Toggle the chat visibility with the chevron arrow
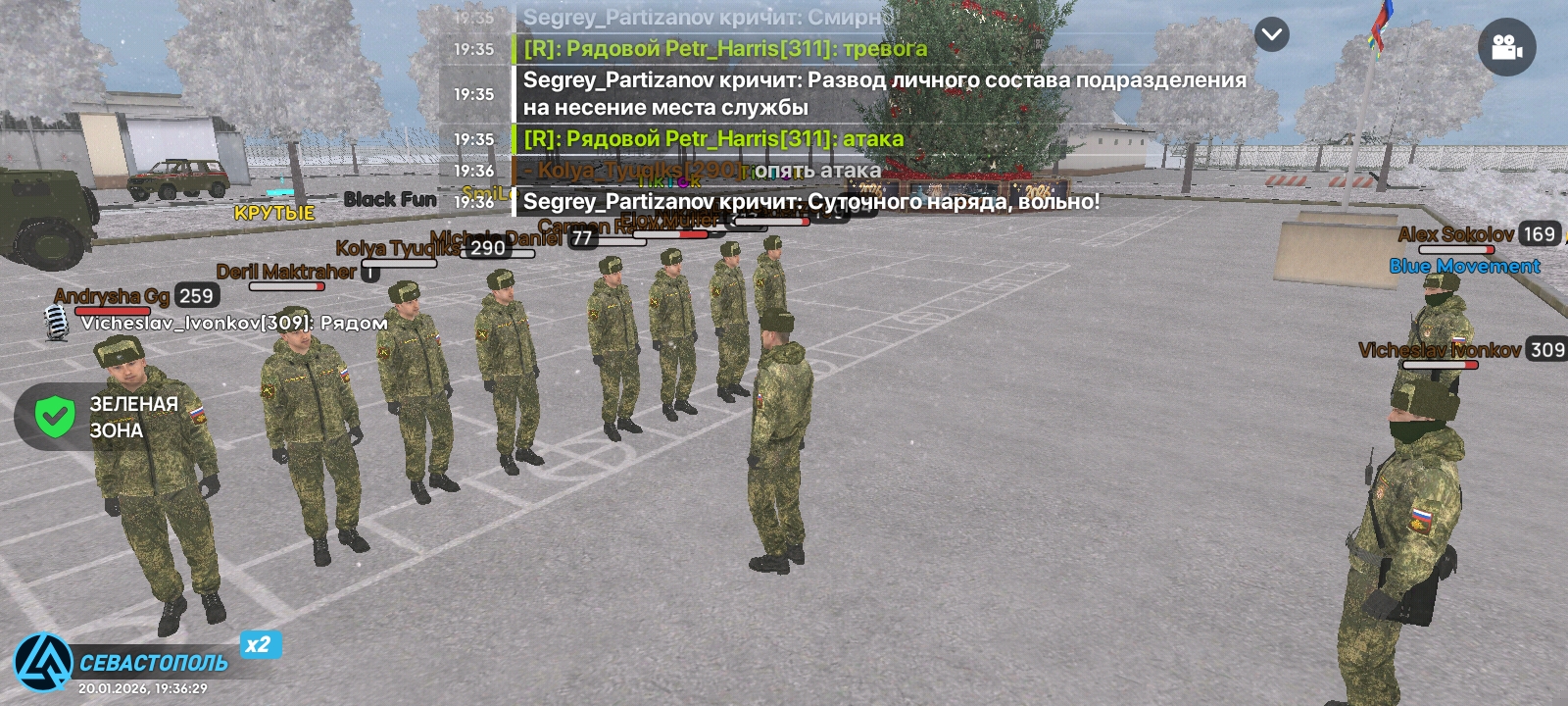The width and height of the screenshot is (1568, 706). click(1271, 34)
